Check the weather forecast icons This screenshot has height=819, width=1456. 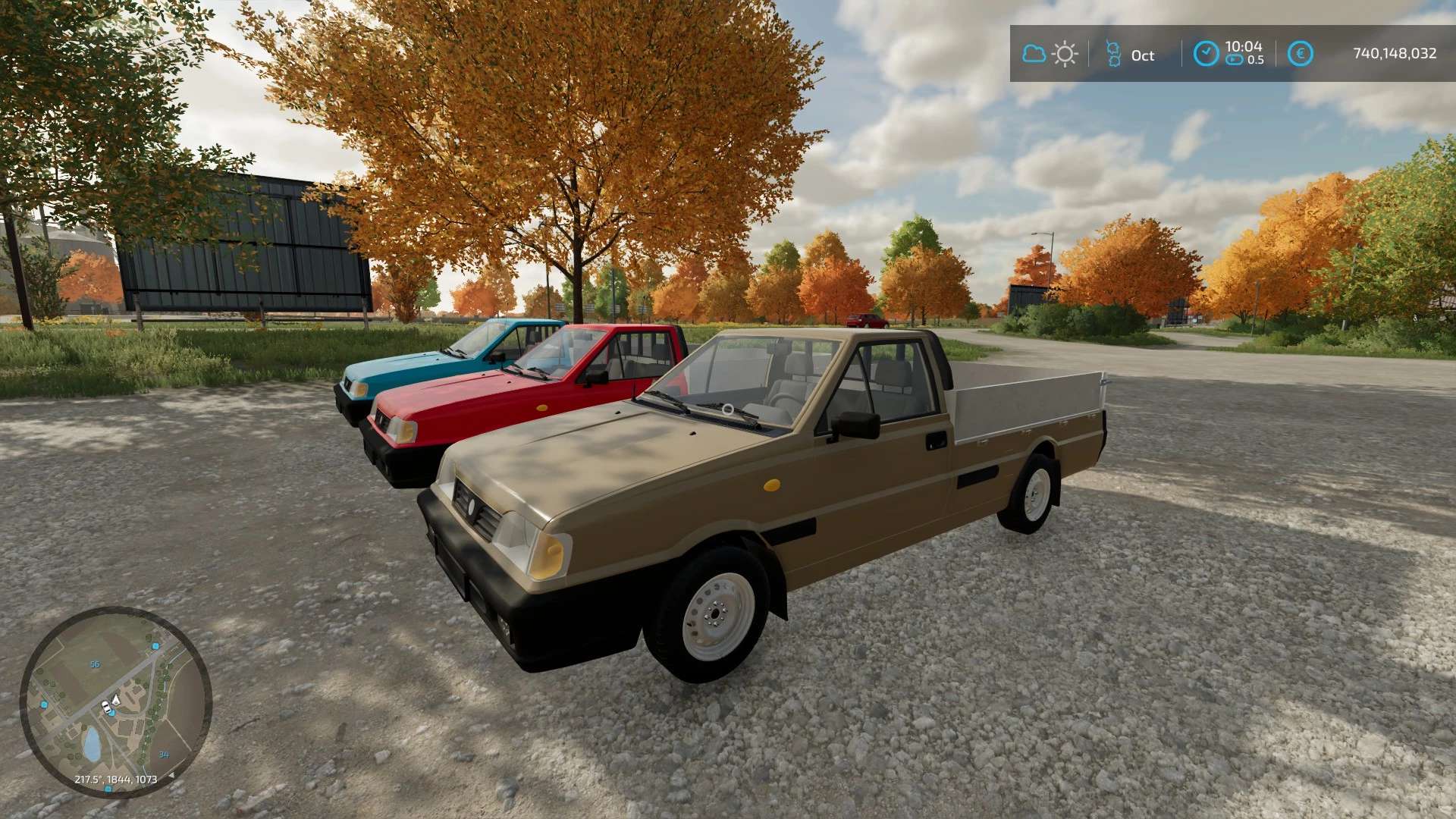tap(1050, 54)
